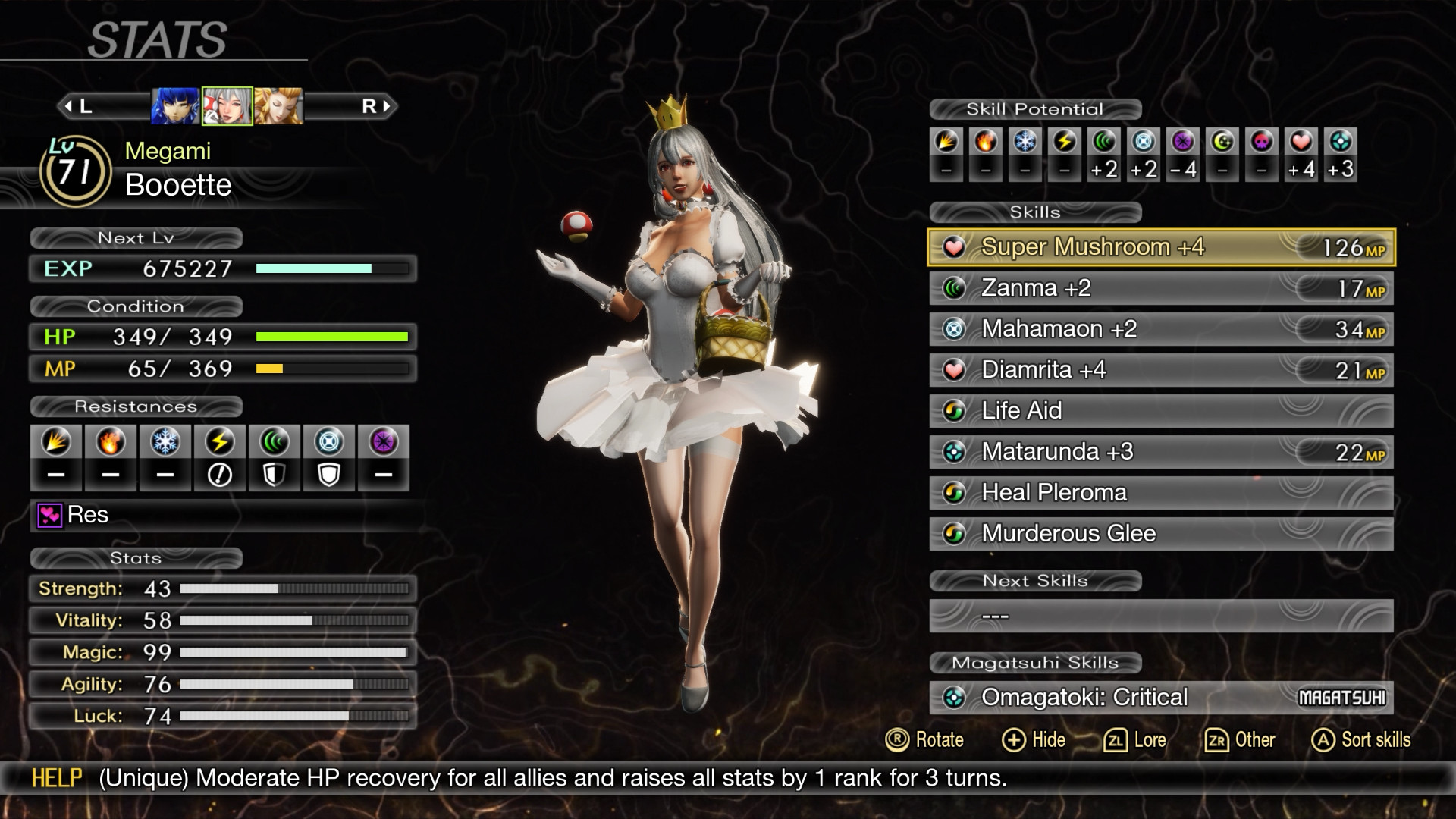Expand the Next Skills section
The image size is (1456, 819).
(1037, 581)
